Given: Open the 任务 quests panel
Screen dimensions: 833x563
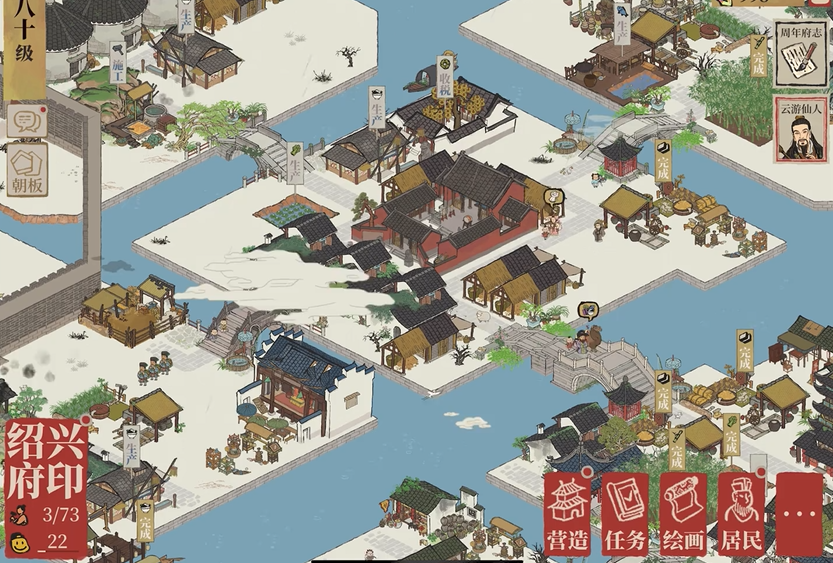Looking at the screenshot, I should [x=625, y=513].
